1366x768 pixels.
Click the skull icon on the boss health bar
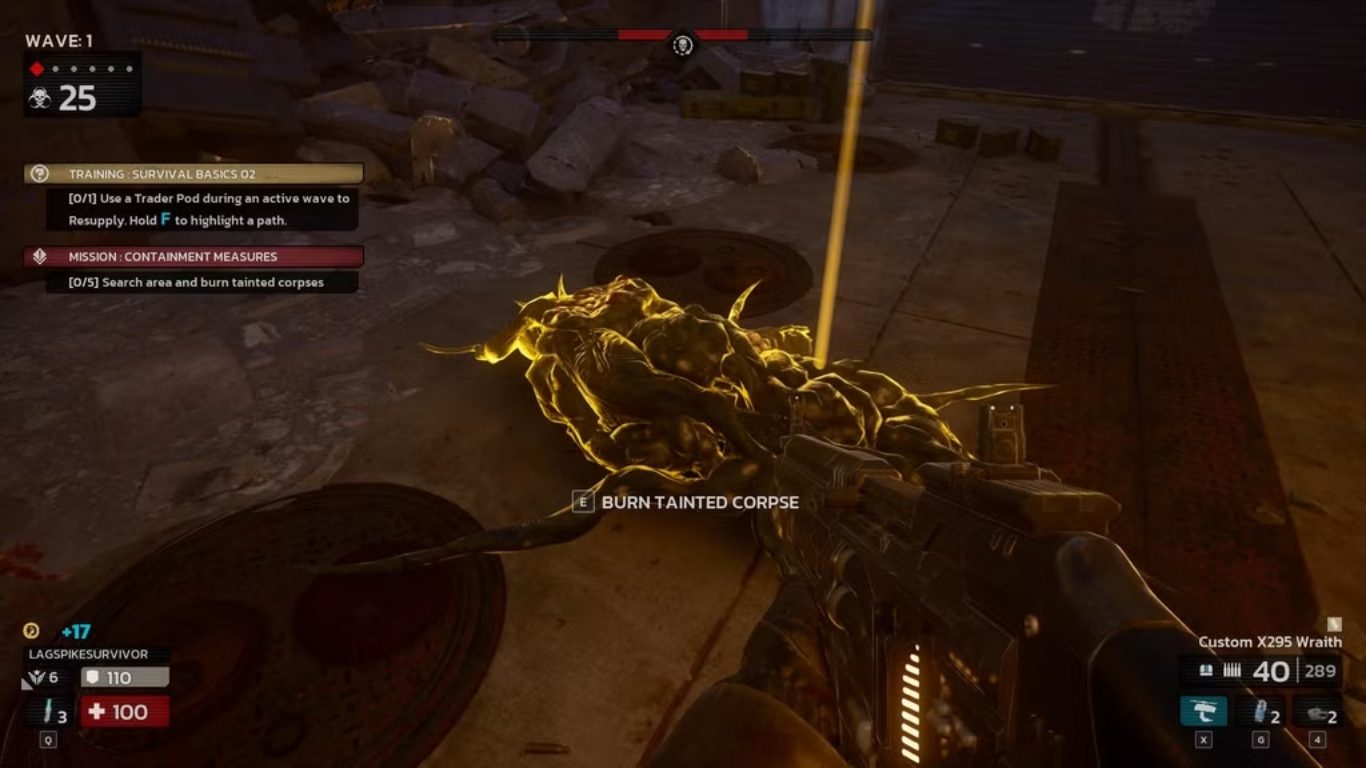[x=683, y=44]
